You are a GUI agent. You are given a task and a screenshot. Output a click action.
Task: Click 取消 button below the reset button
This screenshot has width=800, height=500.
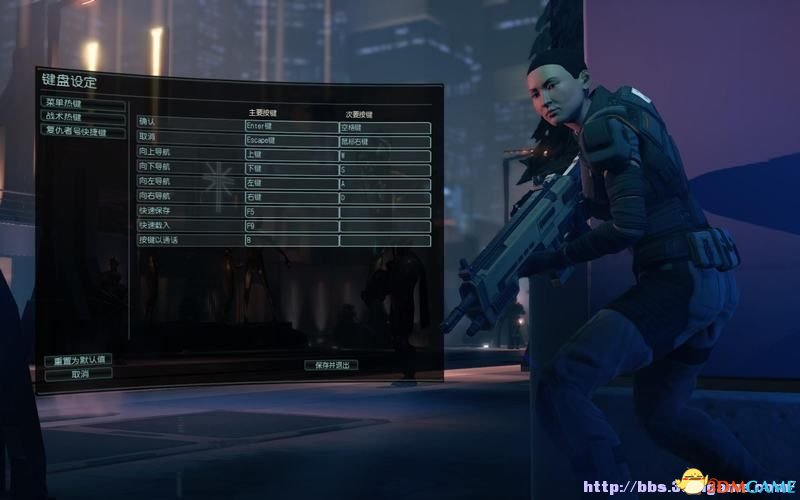[78, 374]
